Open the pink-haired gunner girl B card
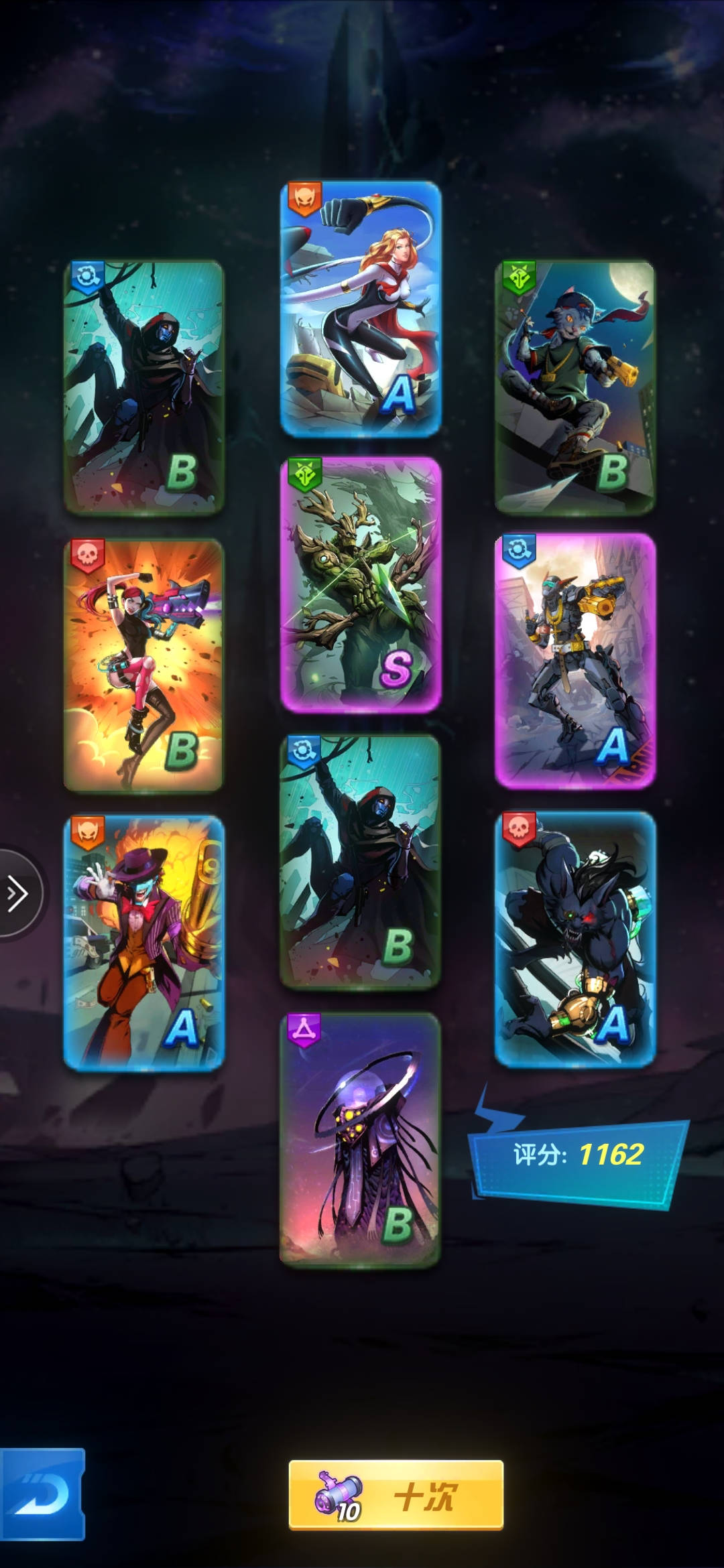The width and height of the screenshot is (724, 1568). (143, 665)
